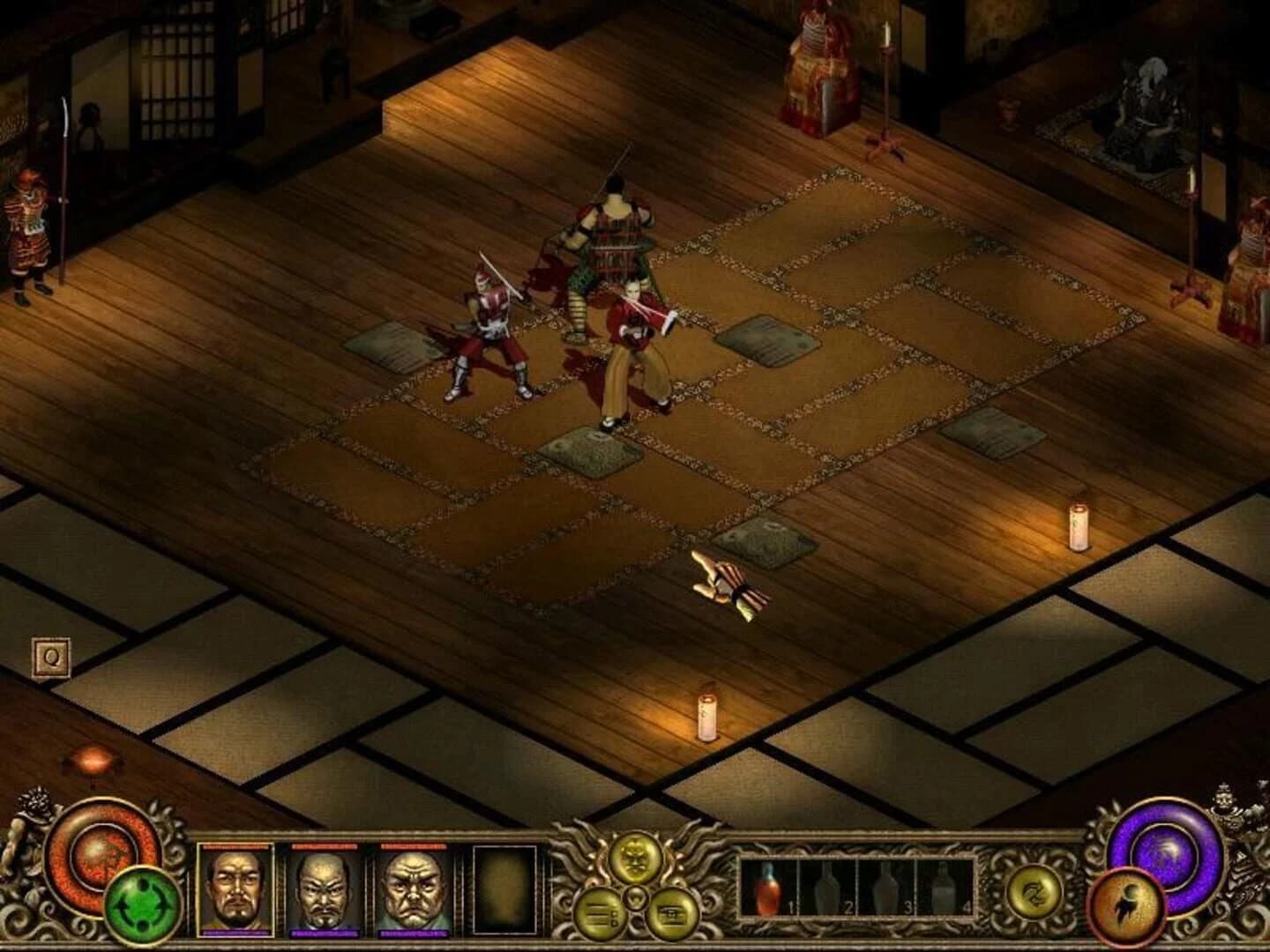Toggle samurai swapping with the green rotation button
Viewport: 1270px width, 952px height.
pos(141,905)
